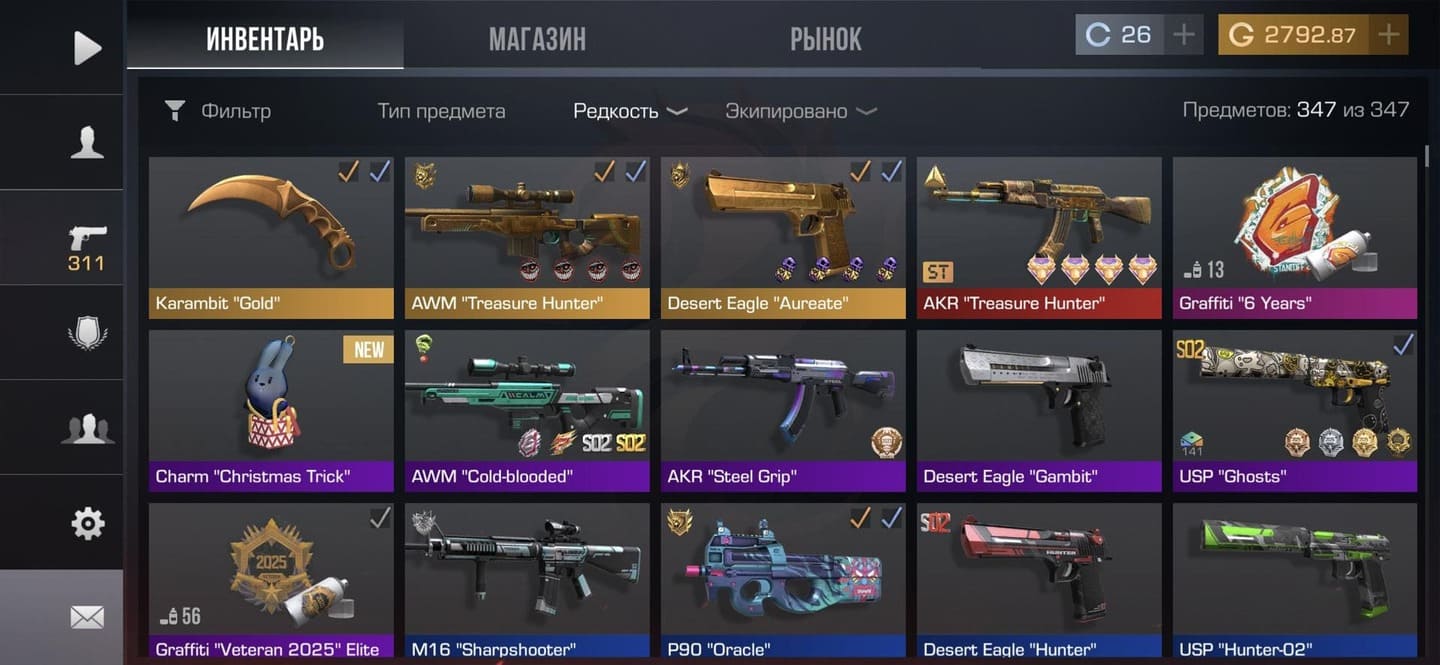Viewport: 1440px width, 665px height.
Task: Add more silver coins with plus button
Action: [x=1184, y=35]
